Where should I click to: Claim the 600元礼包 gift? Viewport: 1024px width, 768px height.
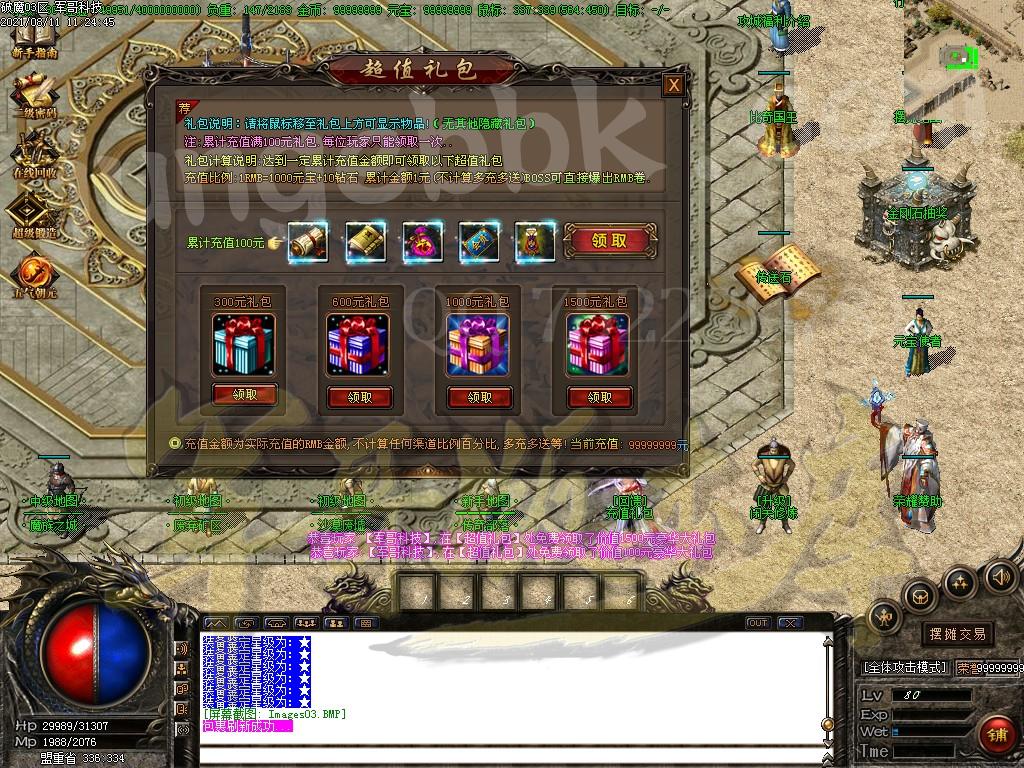pos(360,397)
